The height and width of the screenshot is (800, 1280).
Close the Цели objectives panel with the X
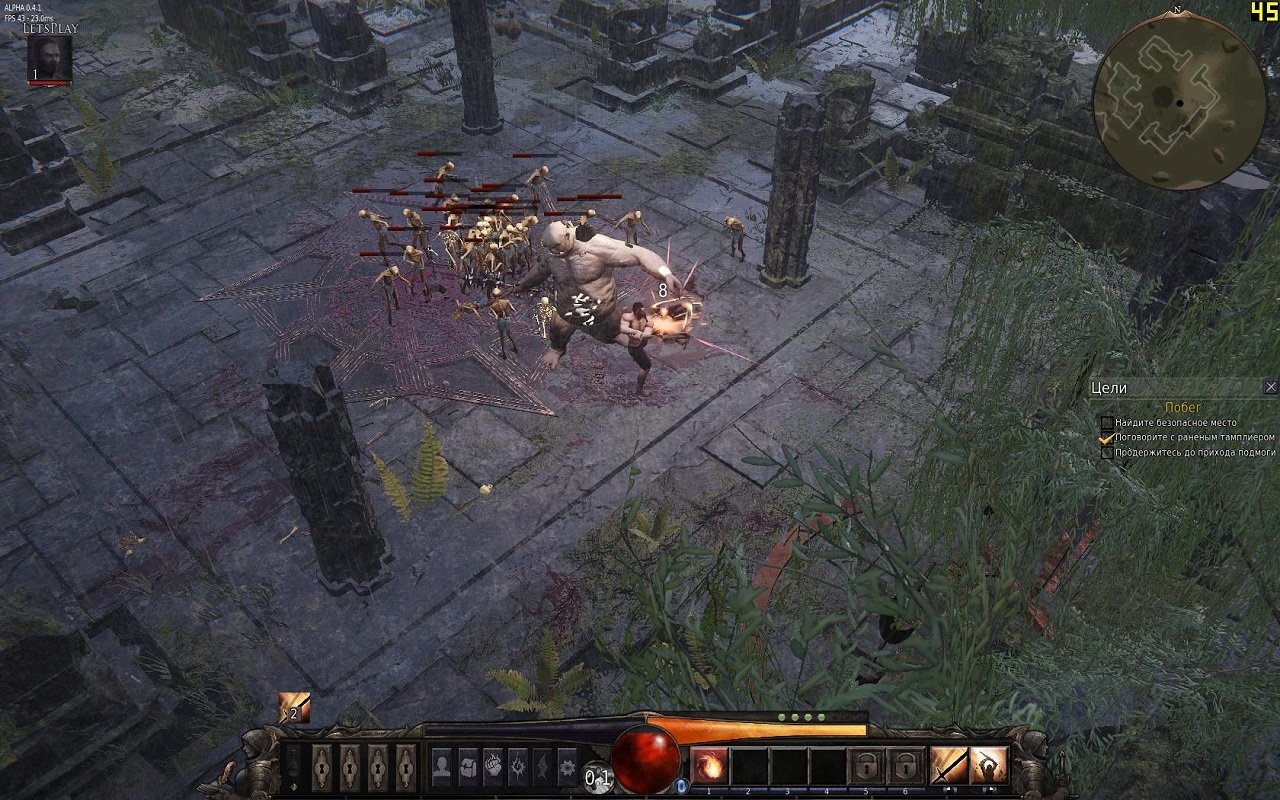coord(1270,387)
